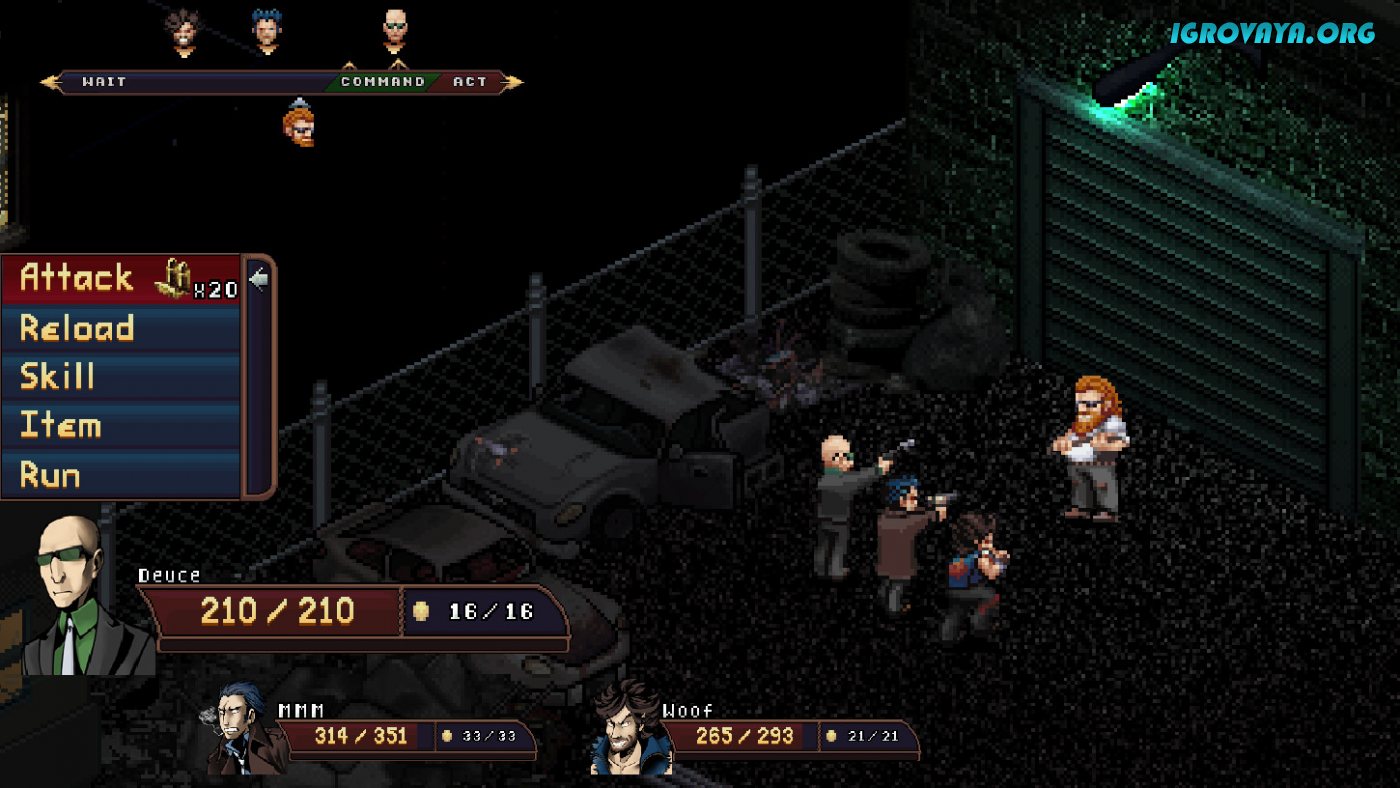Click the red-bearded enemy's turn icon
The height and width of the screenshot is (788, 1400).
(298, 126)
